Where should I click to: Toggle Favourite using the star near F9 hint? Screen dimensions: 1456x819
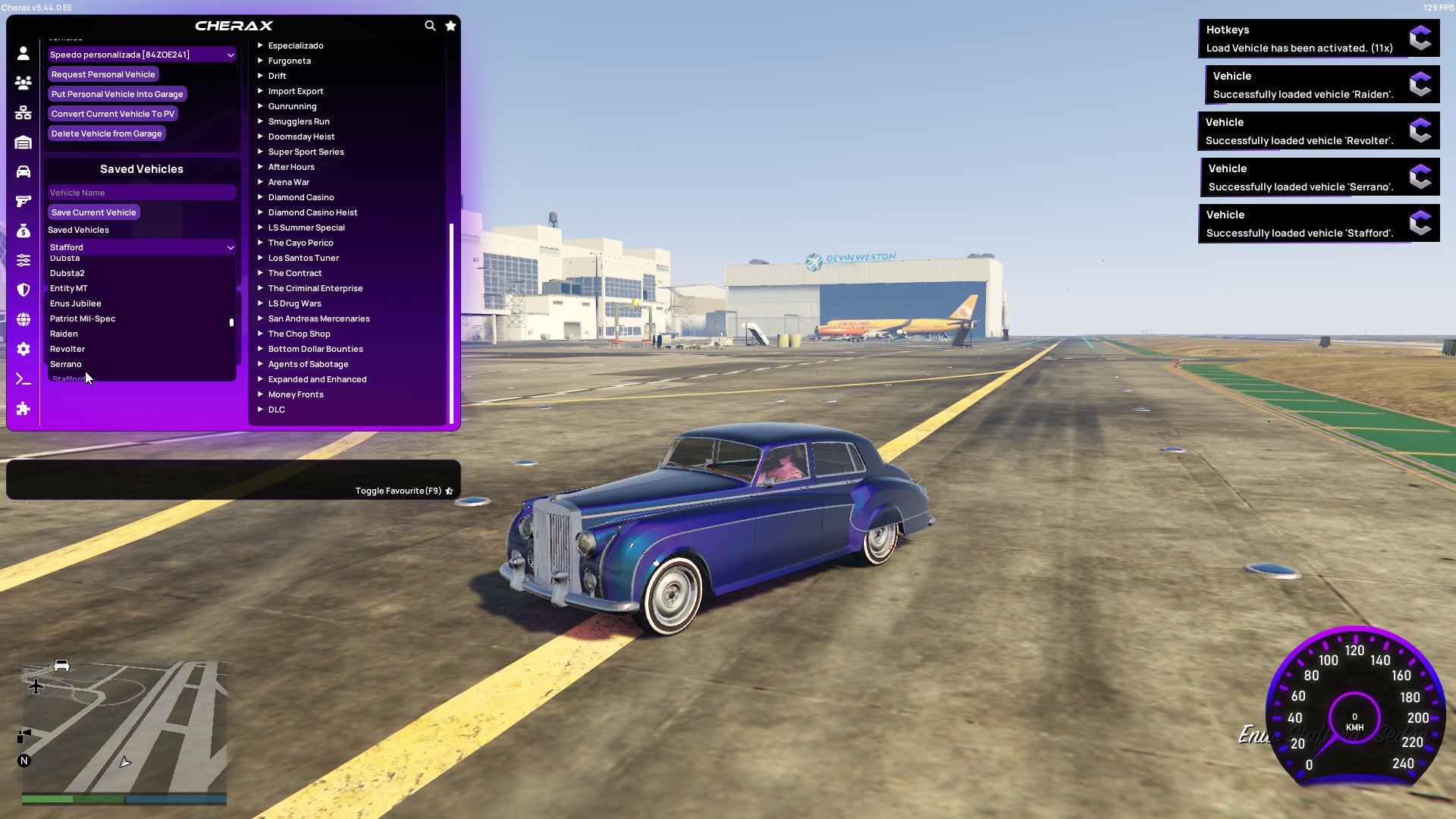[x=448, y=490]
